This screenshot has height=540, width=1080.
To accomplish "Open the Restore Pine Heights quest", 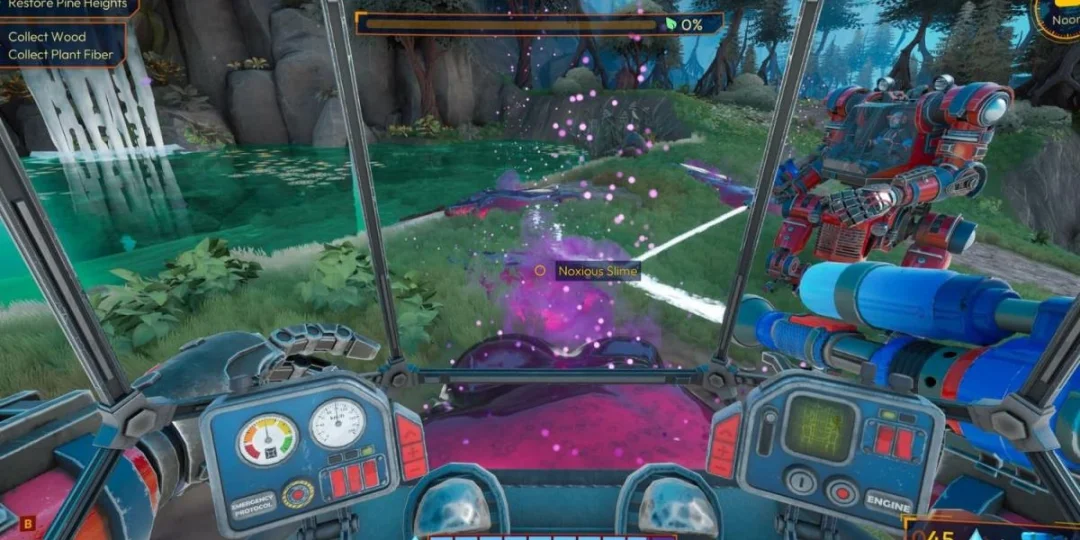I will [x=67, y=5].
